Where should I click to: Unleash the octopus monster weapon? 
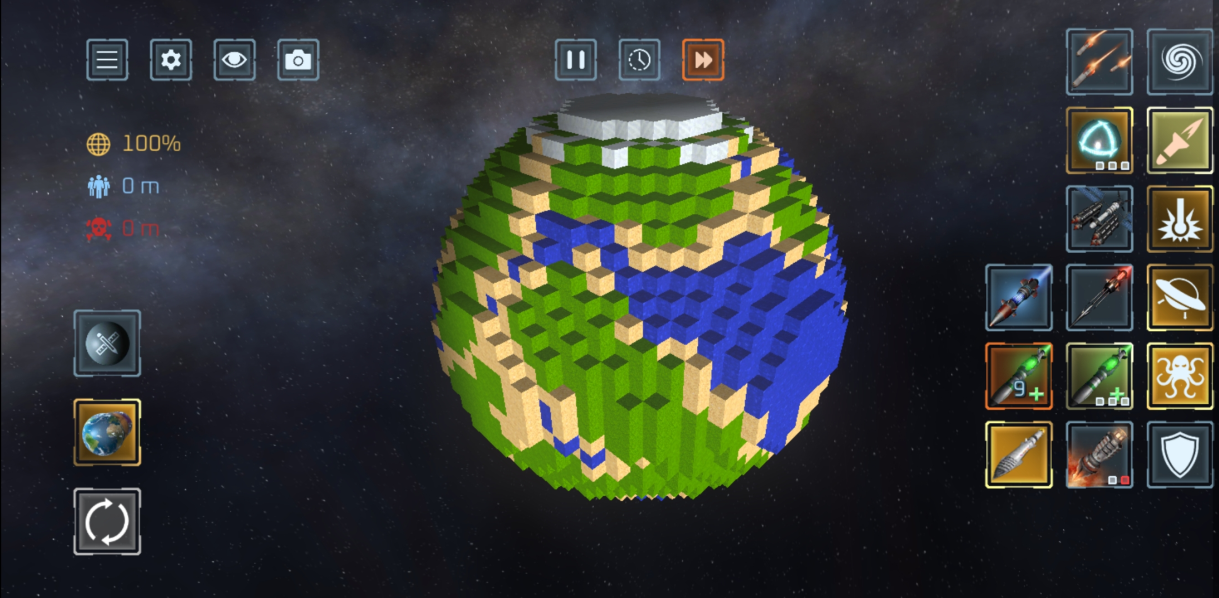coord(1180,376)
